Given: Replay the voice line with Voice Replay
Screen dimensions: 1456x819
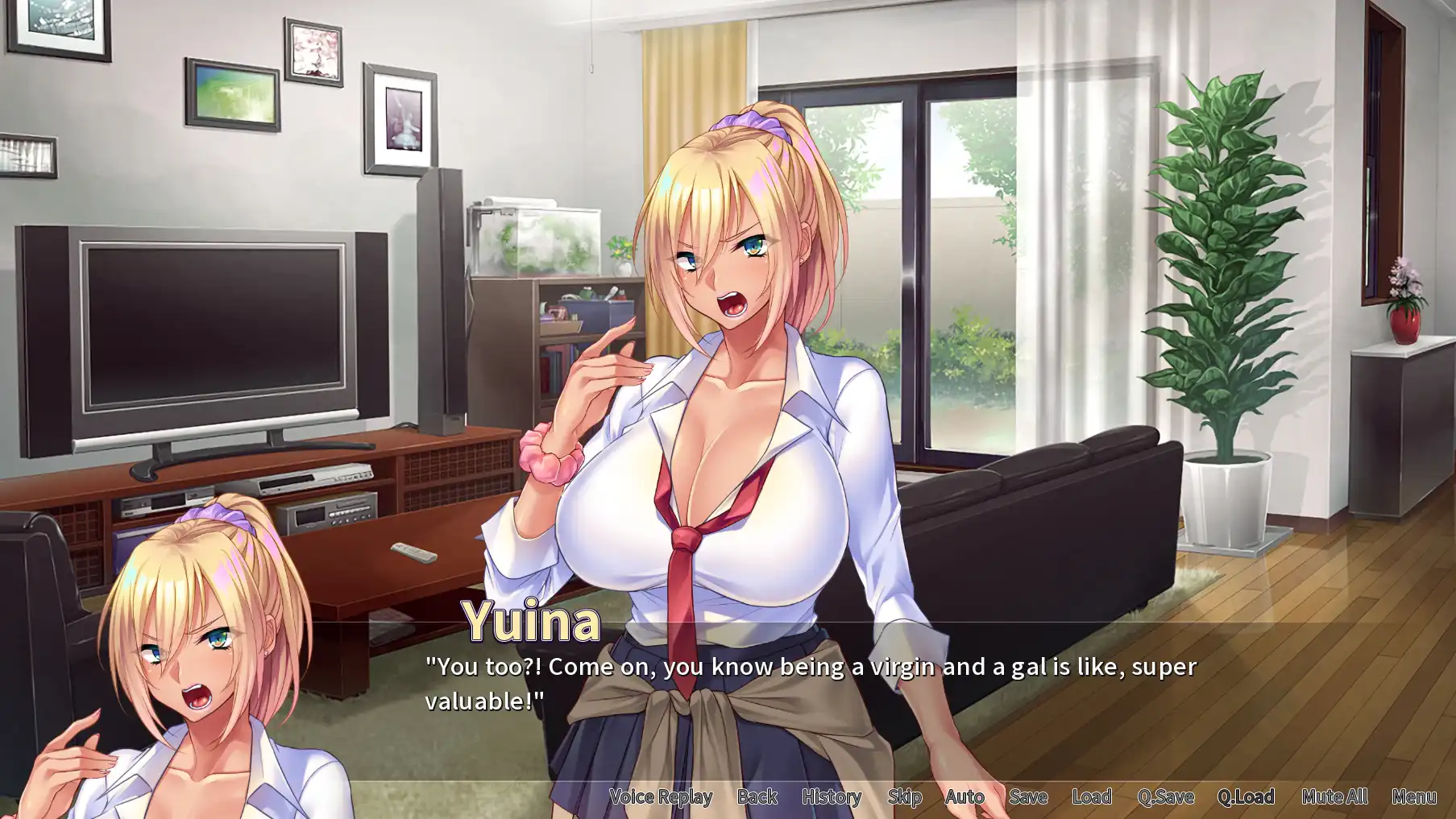Looking at the screenshot, I should (661, 796).
